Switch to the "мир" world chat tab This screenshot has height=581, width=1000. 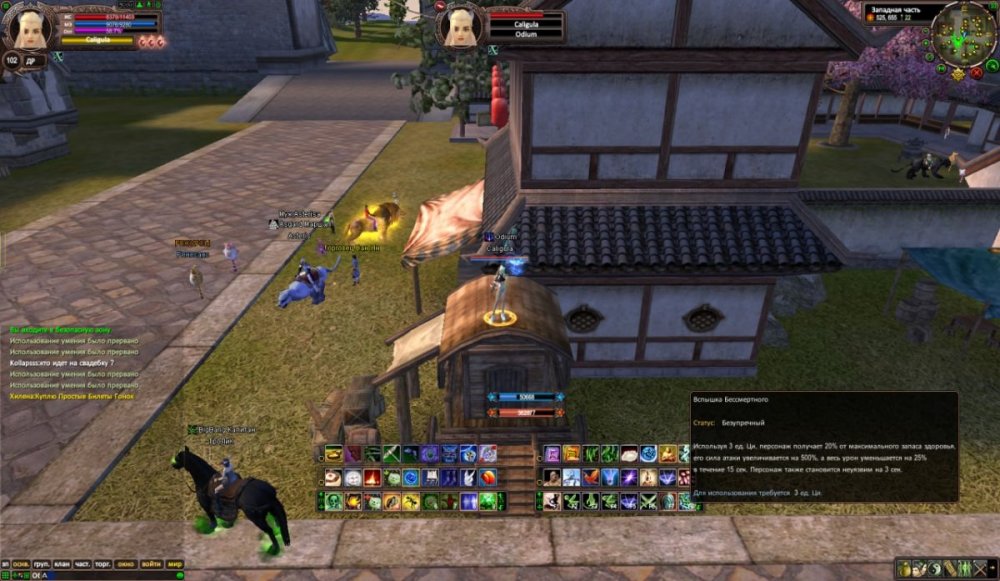(x=175, y=564)
